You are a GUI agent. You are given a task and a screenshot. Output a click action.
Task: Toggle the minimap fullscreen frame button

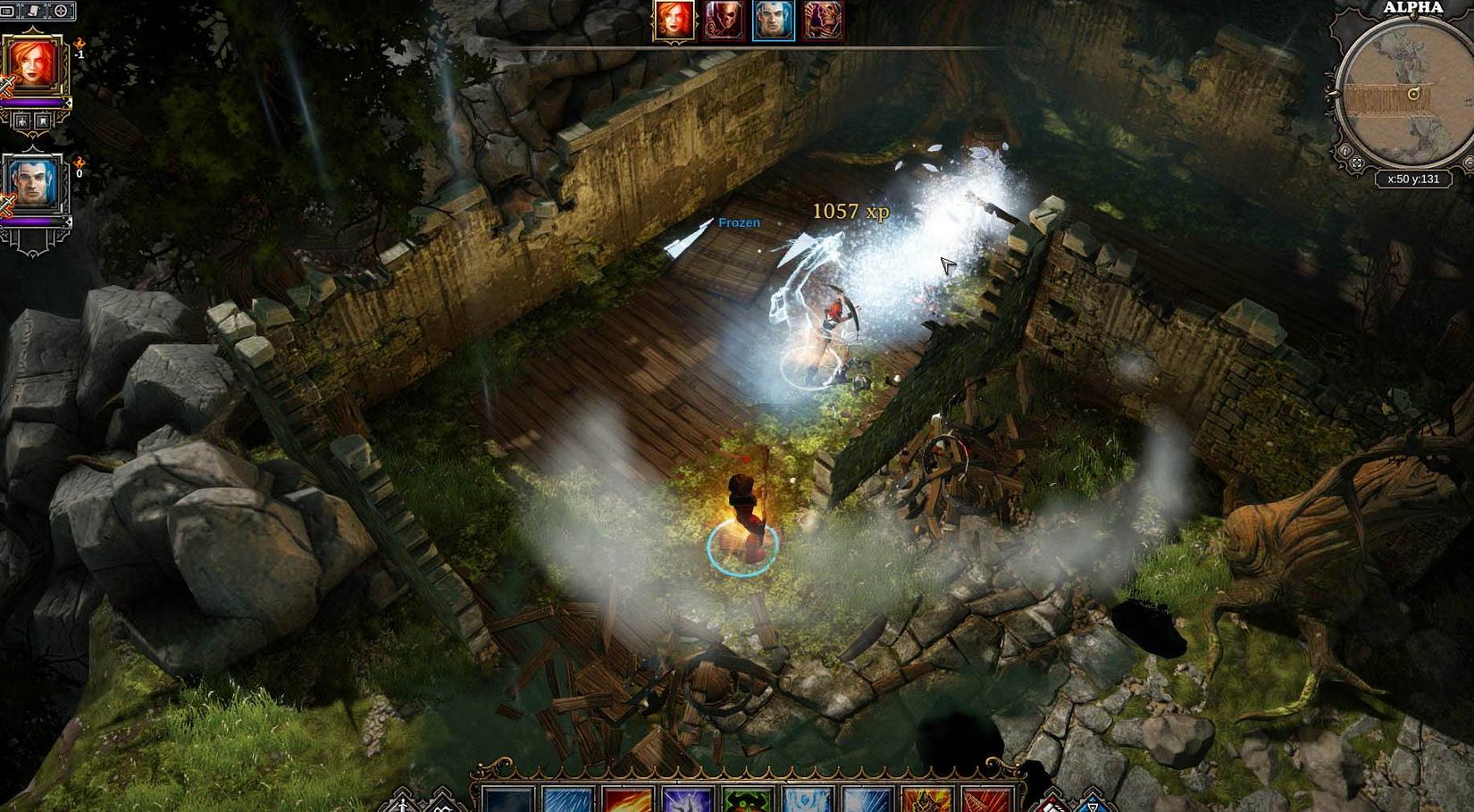coord(1357,163)
